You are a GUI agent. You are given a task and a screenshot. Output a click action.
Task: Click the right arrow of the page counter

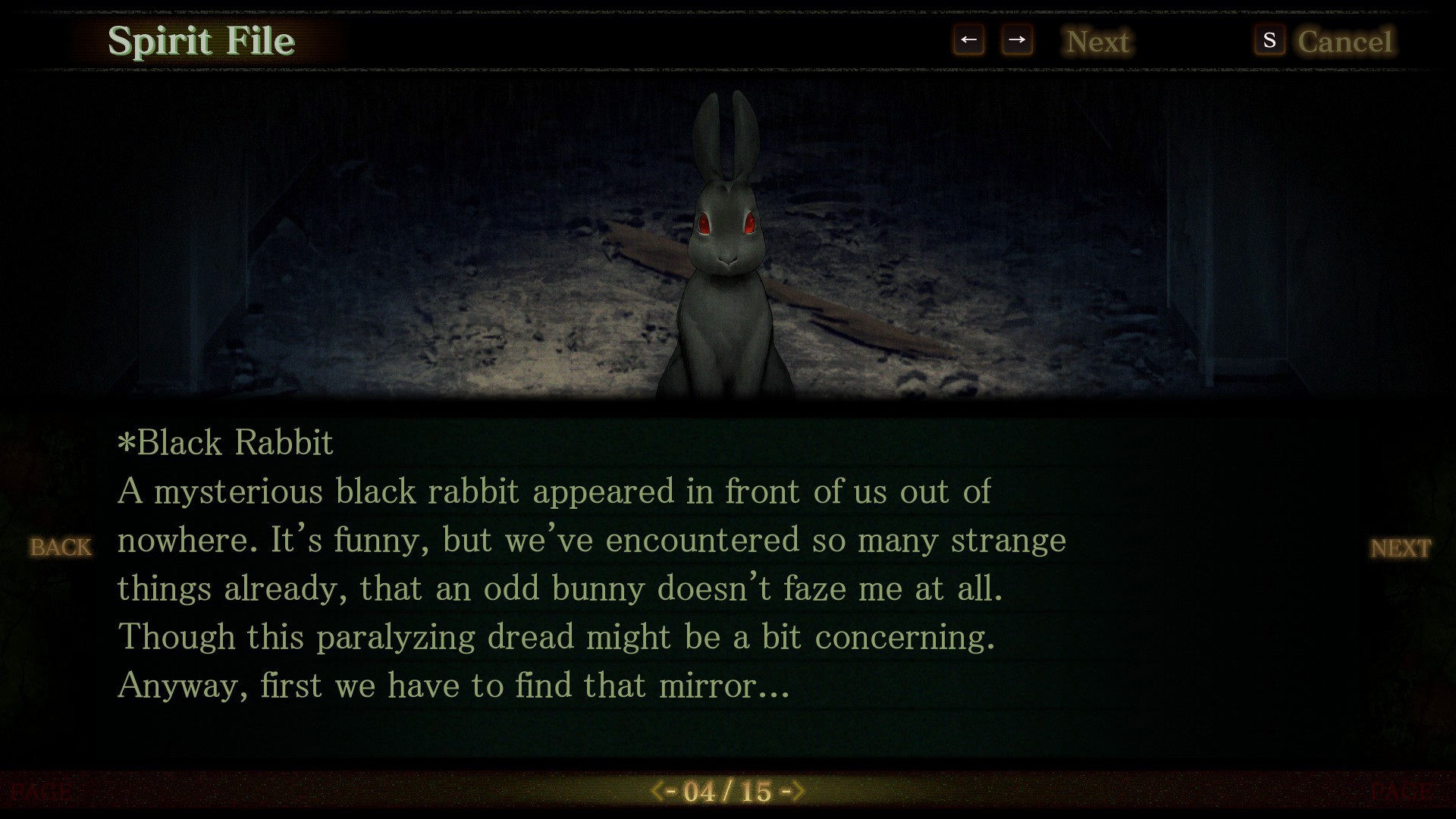pos(796,792)
